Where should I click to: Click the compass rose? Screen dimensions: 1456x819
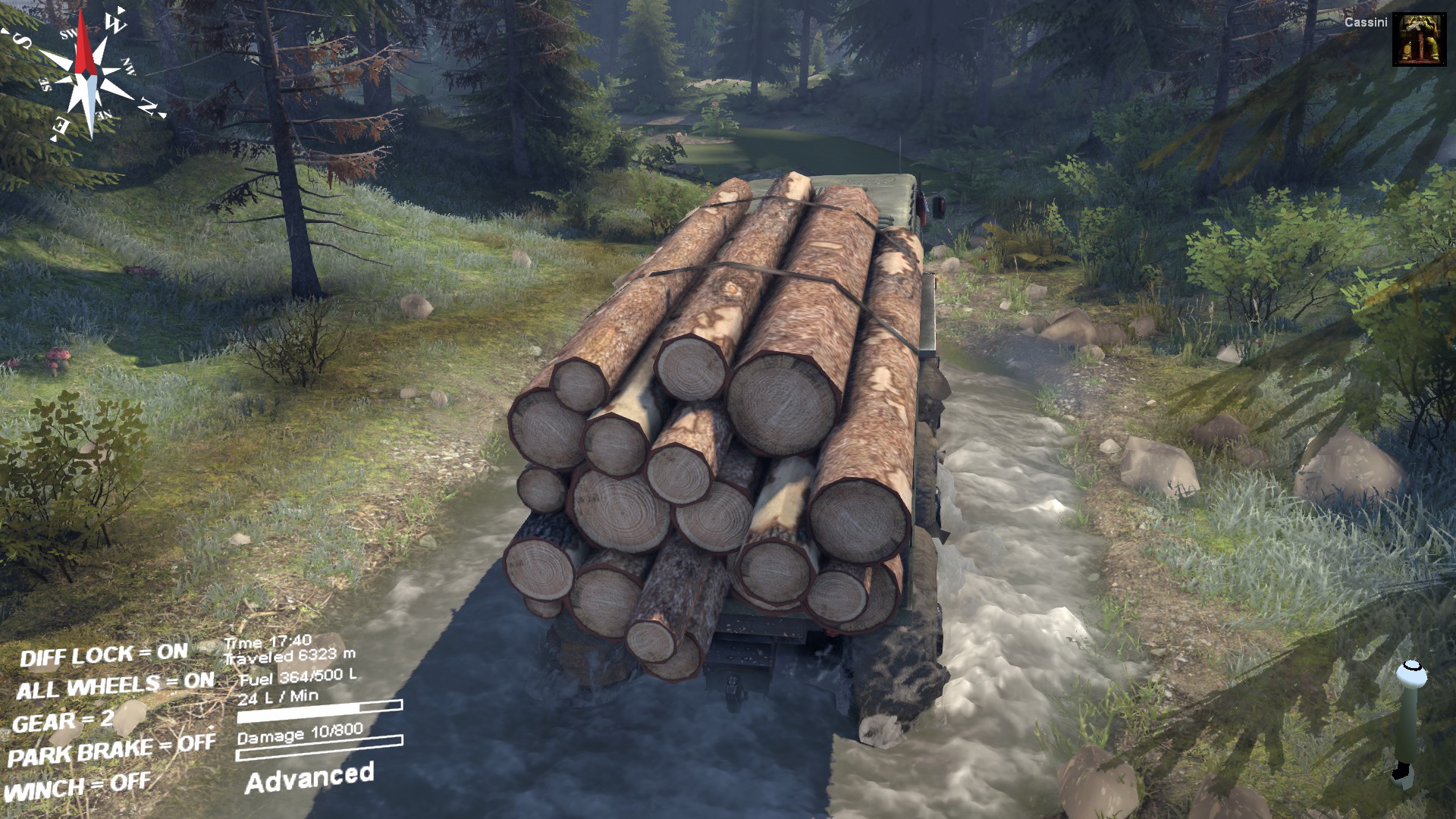point(89,74)
